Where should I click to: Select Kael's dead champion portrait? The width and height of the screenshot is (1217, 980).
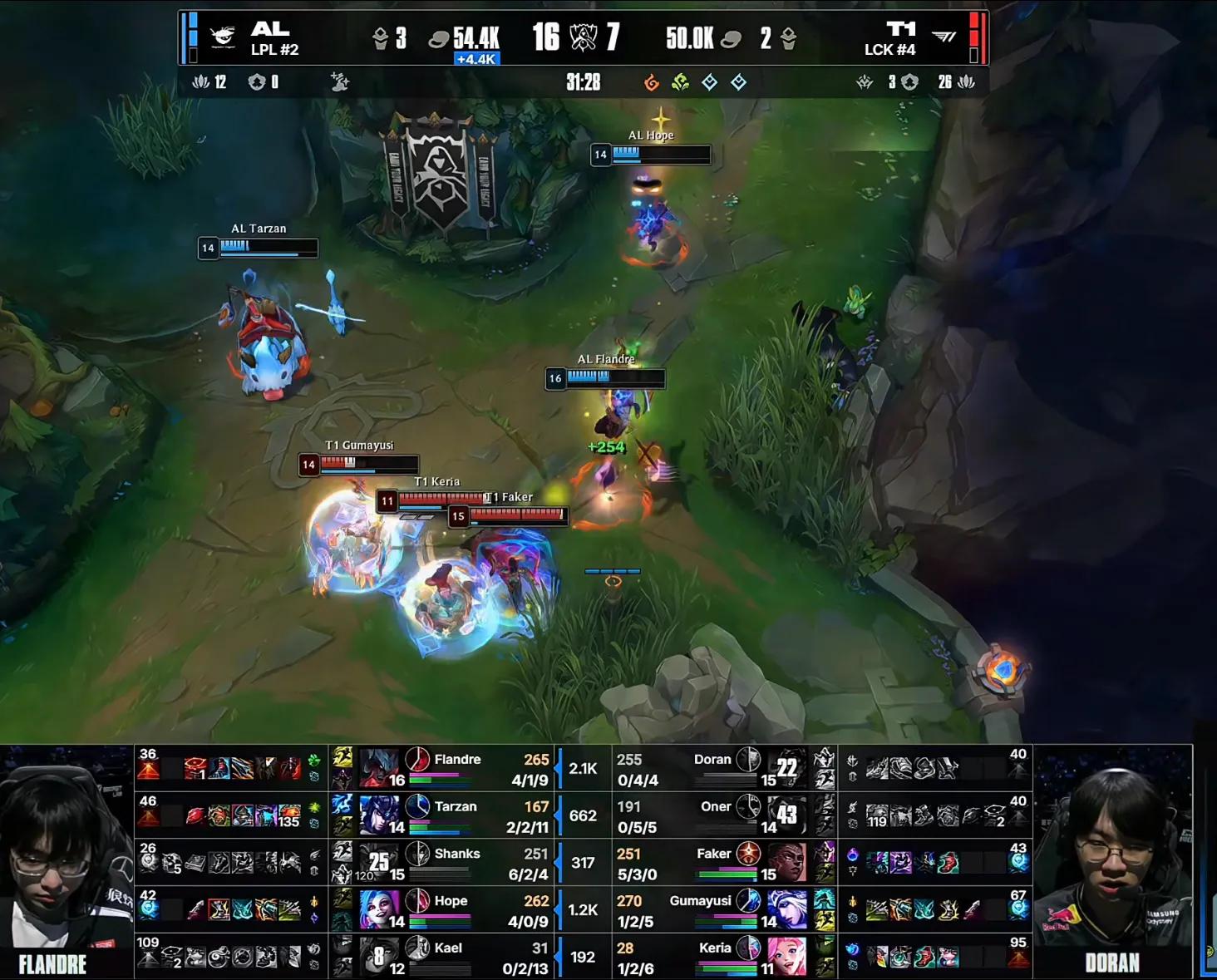[379, 956]
